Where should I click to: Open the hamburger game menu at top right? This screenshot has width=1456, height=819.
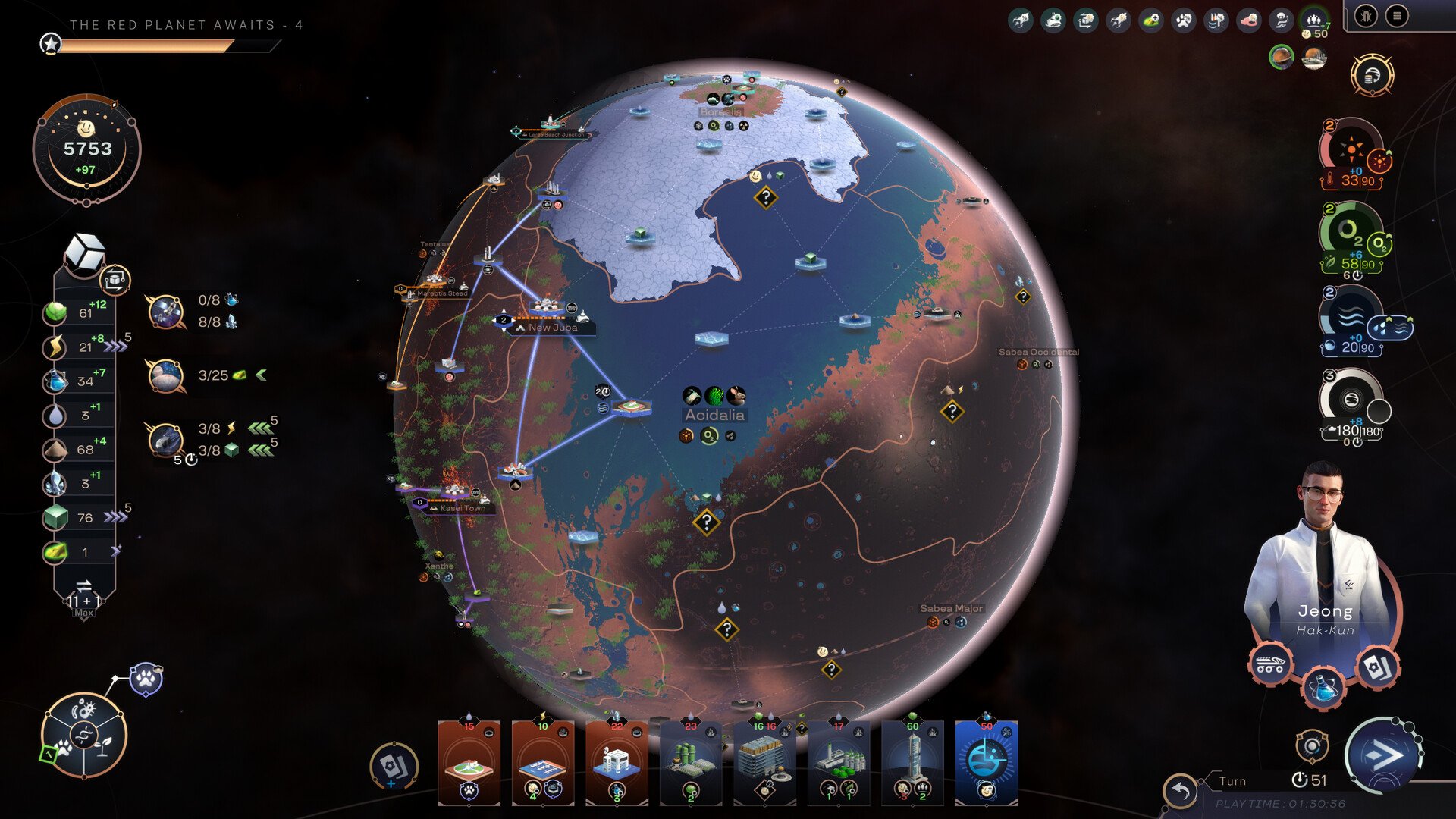pyautogui.click(x=1396, y=17)
